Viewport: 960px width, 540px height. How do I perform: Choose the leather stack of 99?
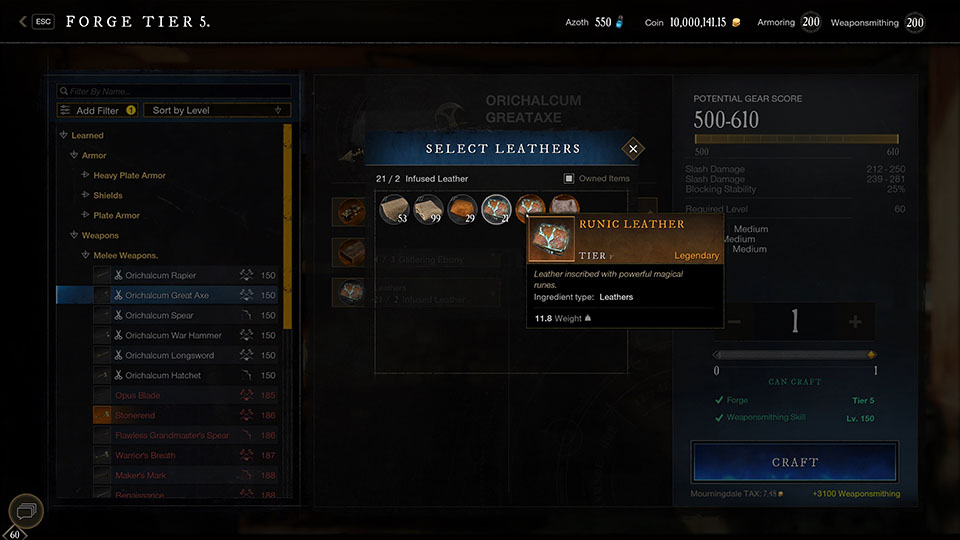click(x=428, y=210)
